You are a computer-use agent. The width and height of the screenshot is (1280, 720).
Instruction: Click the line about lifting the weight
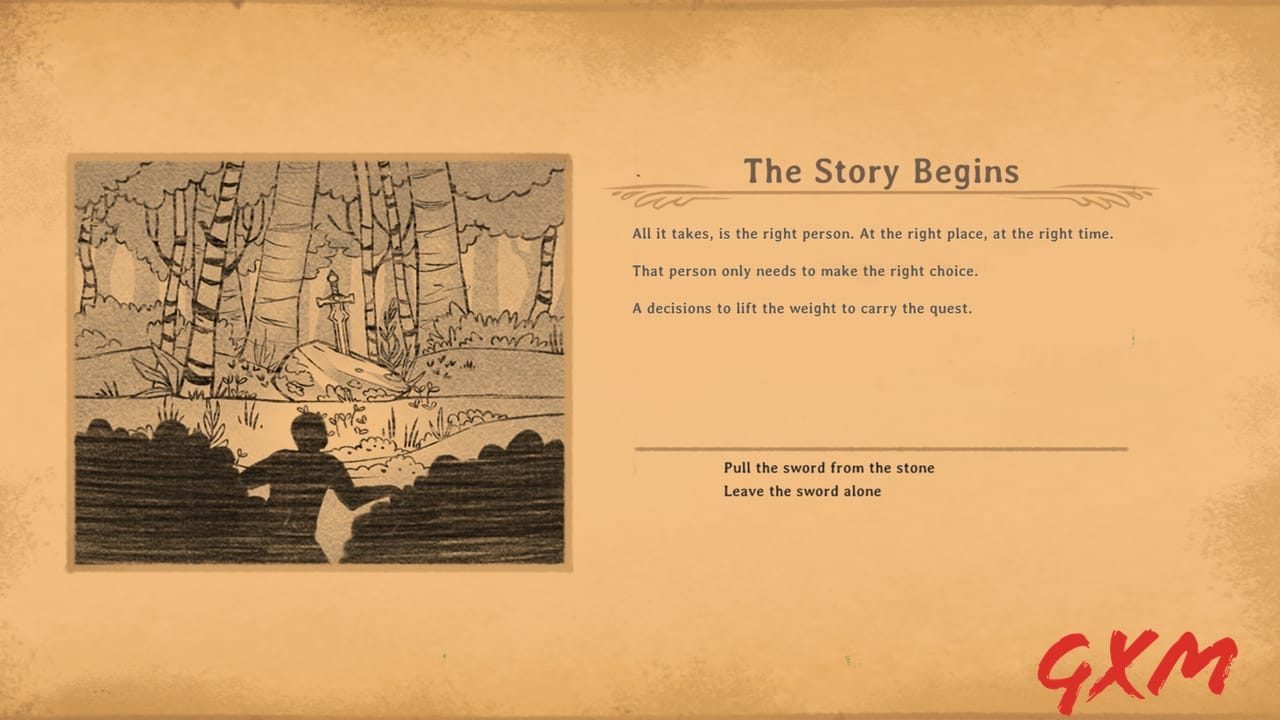pyautogui.click(x=800, y=308)
